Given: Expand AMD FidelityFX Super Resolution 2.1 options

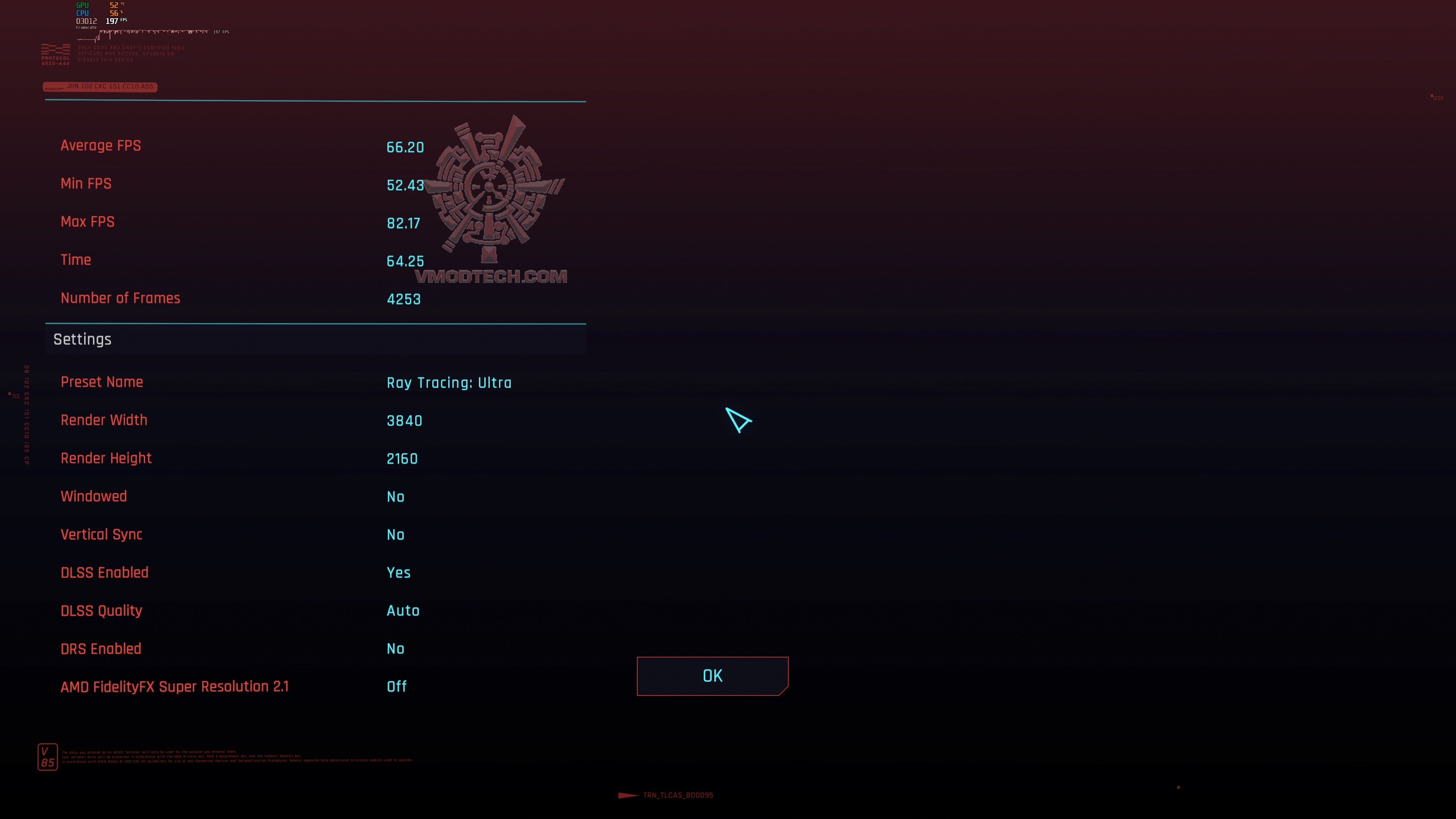Looking at the screenshot, I should coord(397,686).
